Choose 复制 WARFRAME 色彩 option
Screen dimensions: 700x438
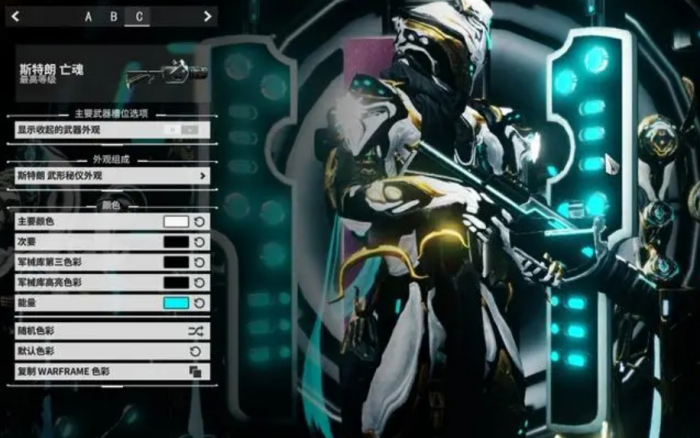pos(112,371)
